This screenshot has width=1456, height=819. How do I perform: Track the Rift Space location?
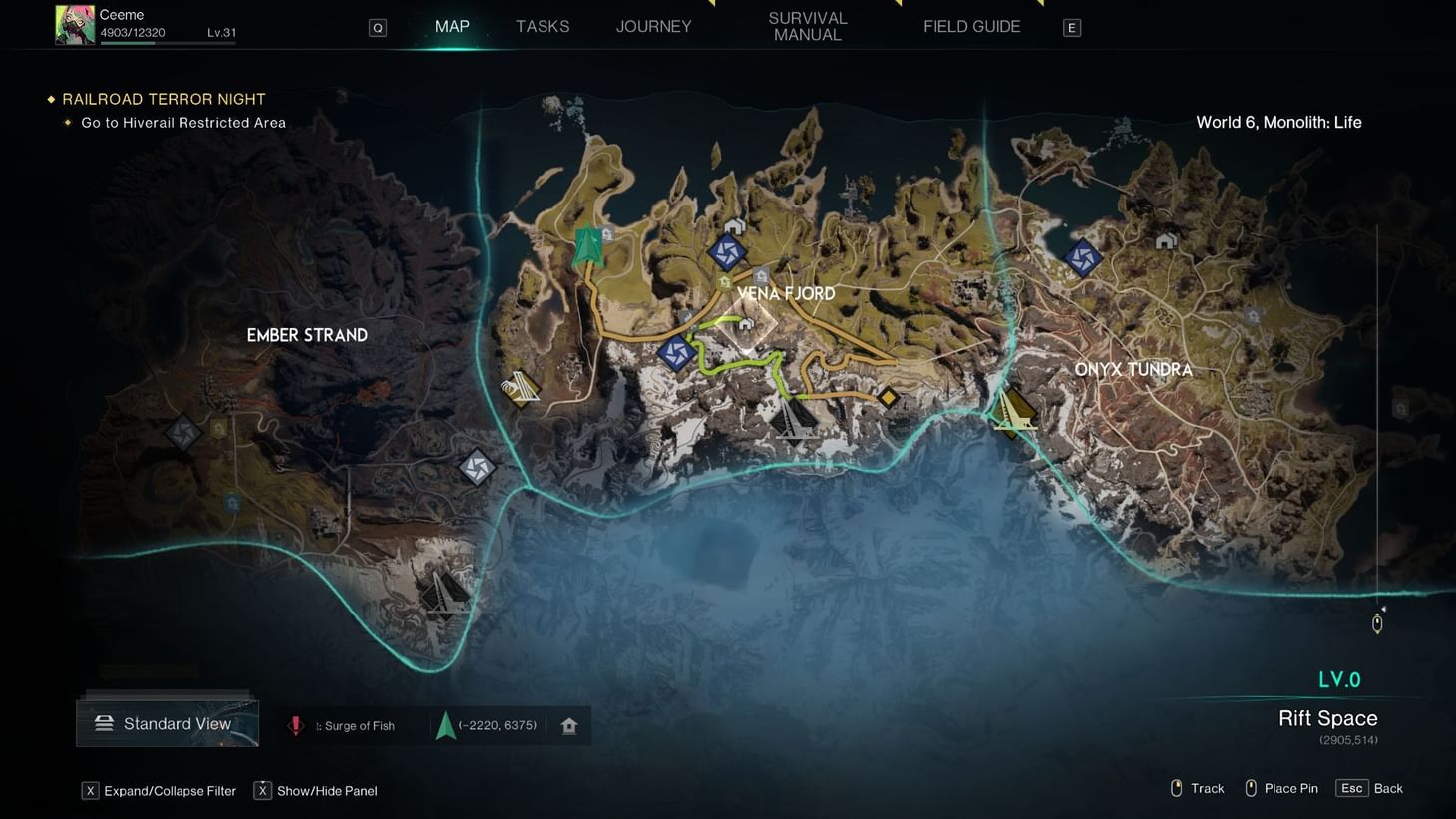(1196, 788)
